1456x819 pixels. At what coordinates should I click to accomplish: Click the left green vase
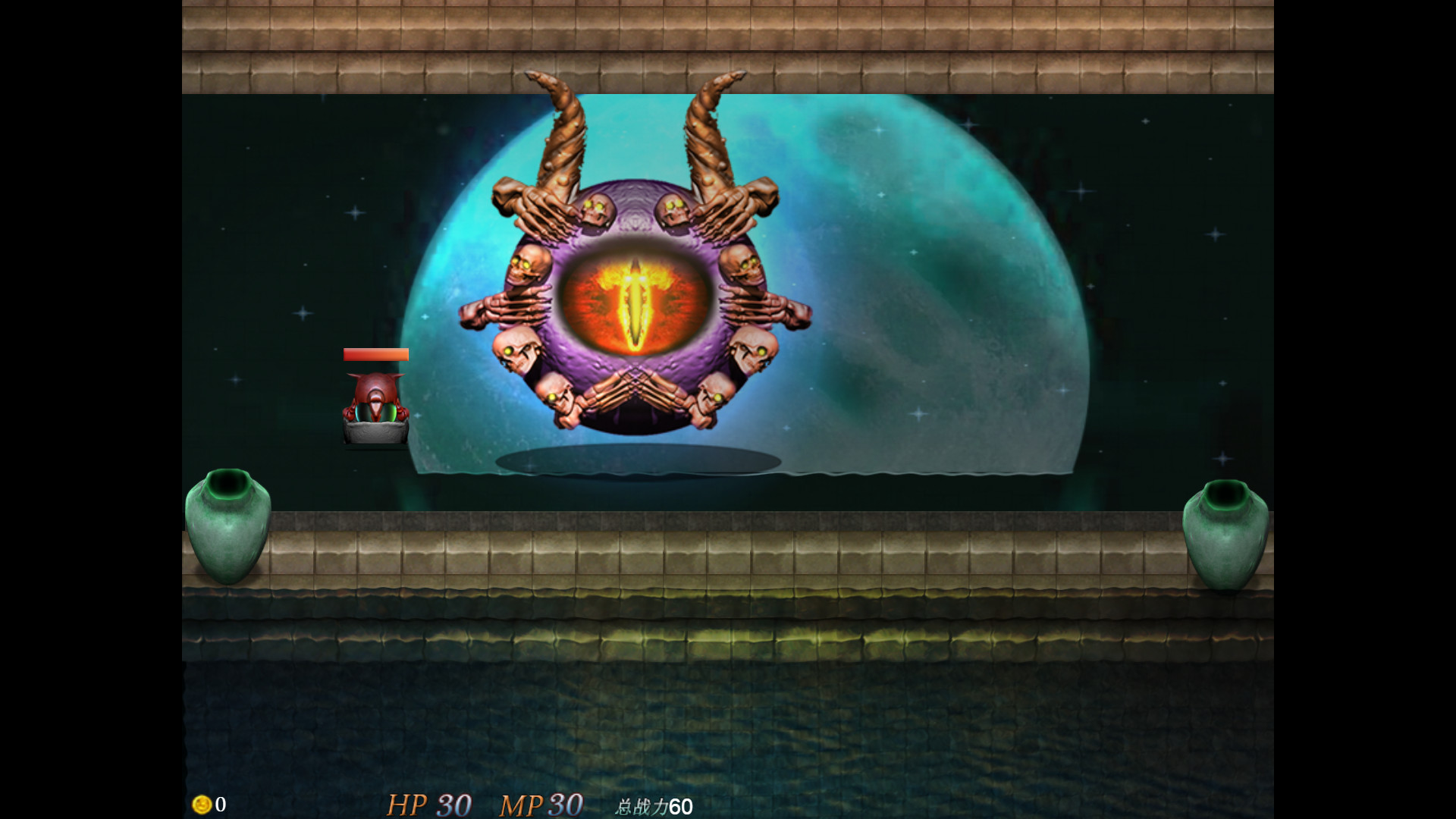[x=227, y=527]
